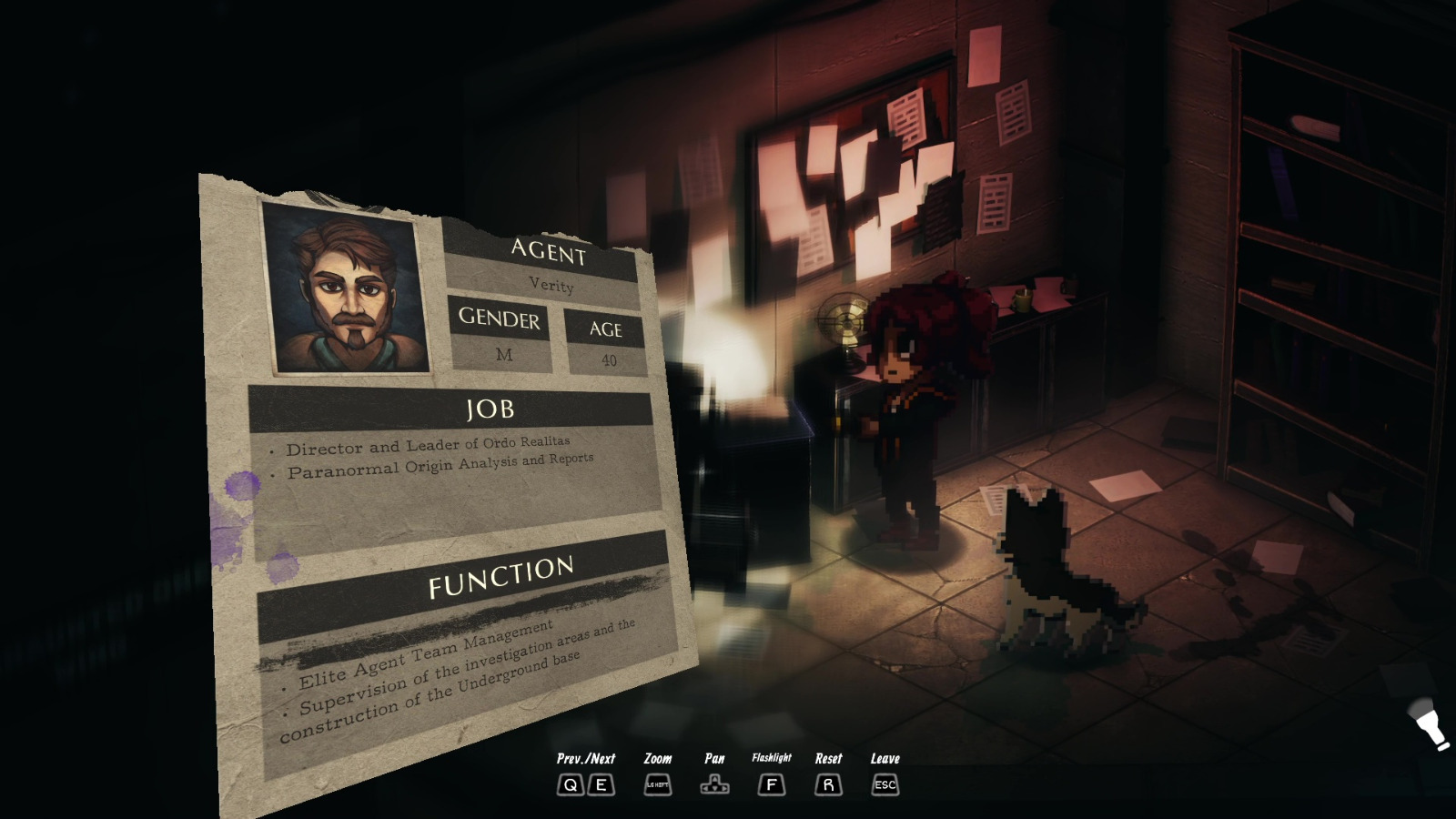Select the ESC Leave key icon
This screenshot has width=1456, height=819.
883,784
